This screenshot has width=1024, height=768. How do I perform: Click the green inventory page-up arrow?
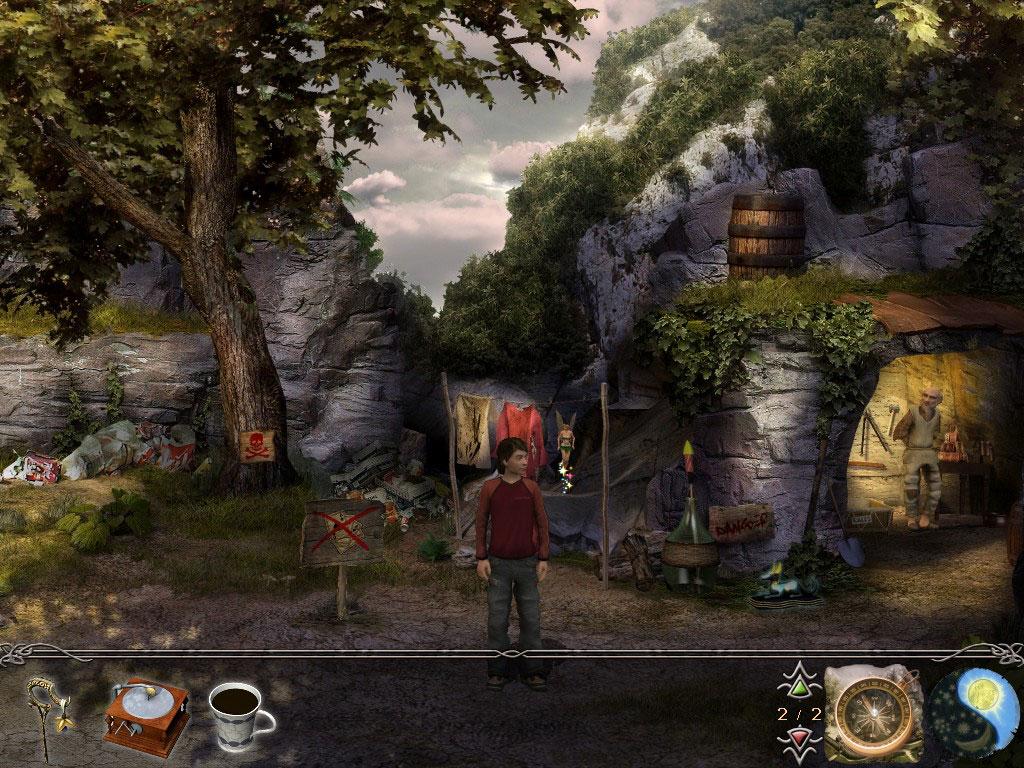[797, 686]
